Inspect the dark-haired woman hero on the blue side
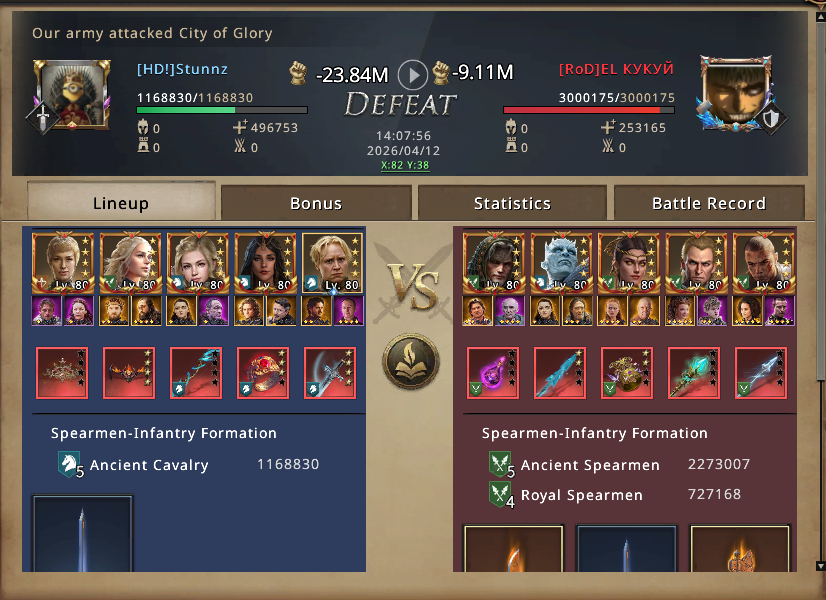The image size is (826, 600). pyautogui.click(x=264, y=263)
